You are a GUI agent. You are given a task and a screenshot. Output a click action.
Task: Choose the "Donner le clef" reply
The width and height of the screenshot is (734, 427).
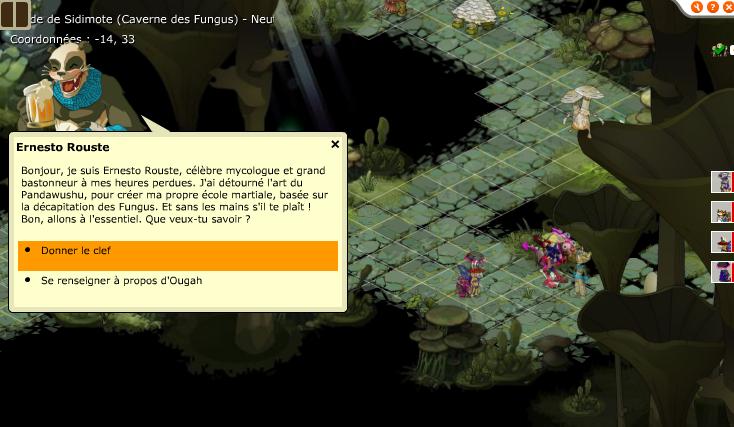tap(177, 250)
